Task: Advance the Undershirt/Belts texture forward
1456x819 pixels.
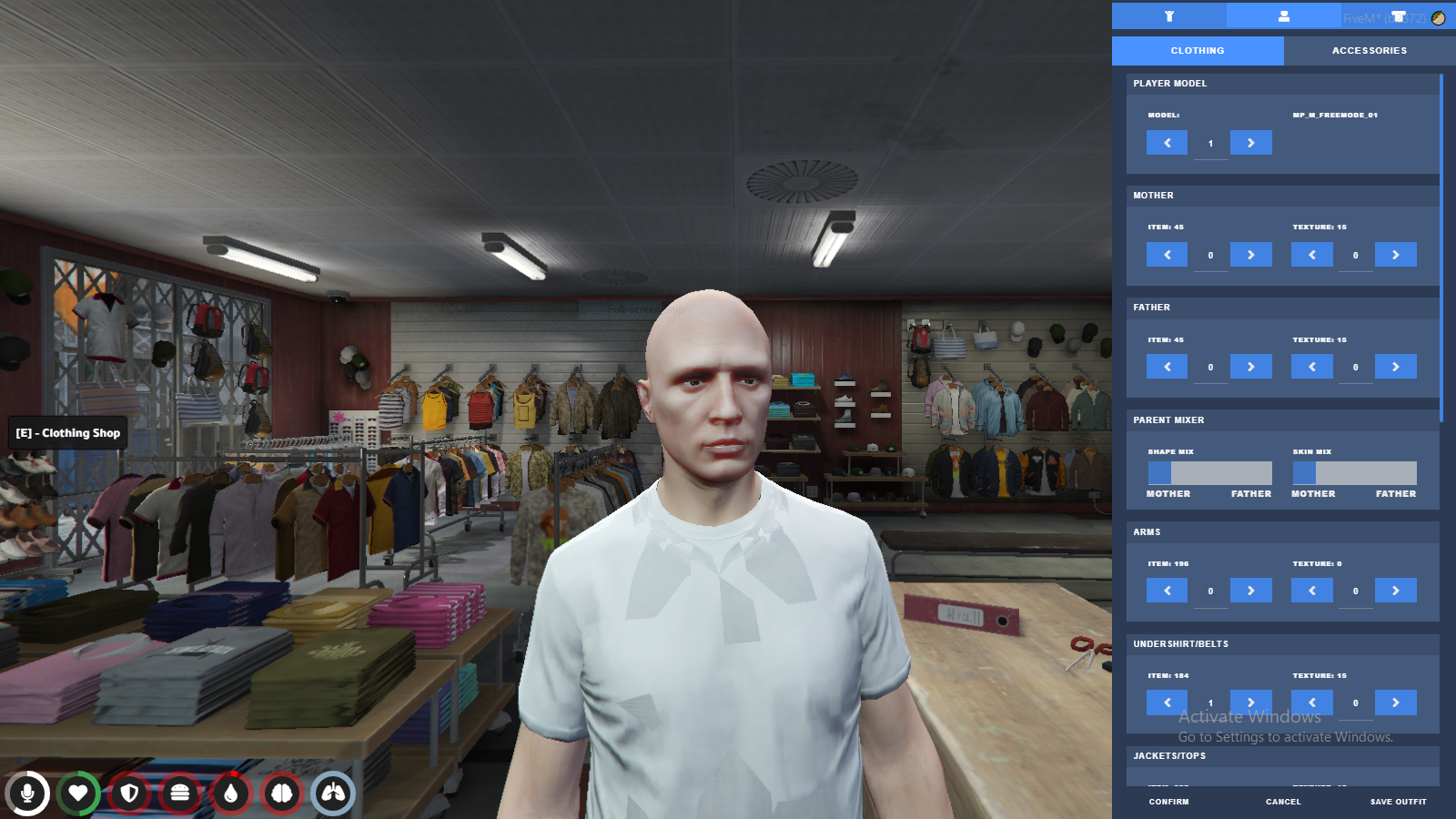Action: coord(1395,703)
